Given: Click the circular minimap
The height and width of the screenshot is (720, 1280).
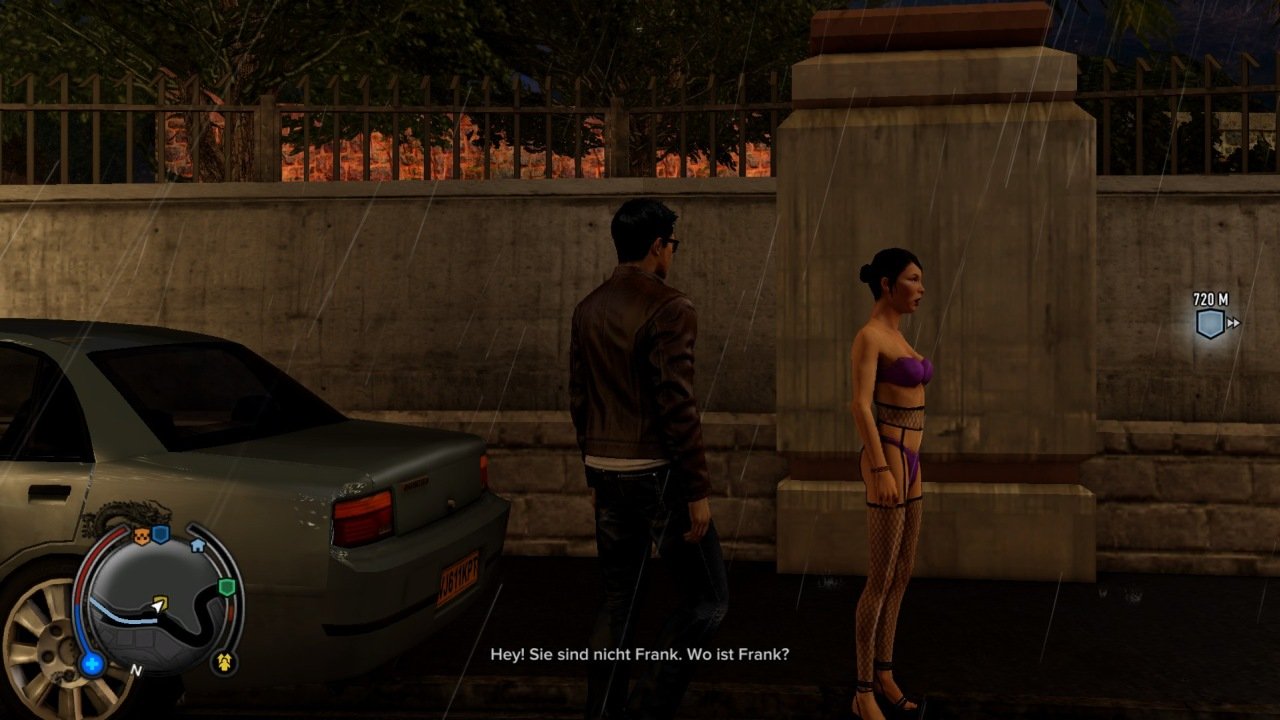Looking at the screenshot, I should [160, 600].
